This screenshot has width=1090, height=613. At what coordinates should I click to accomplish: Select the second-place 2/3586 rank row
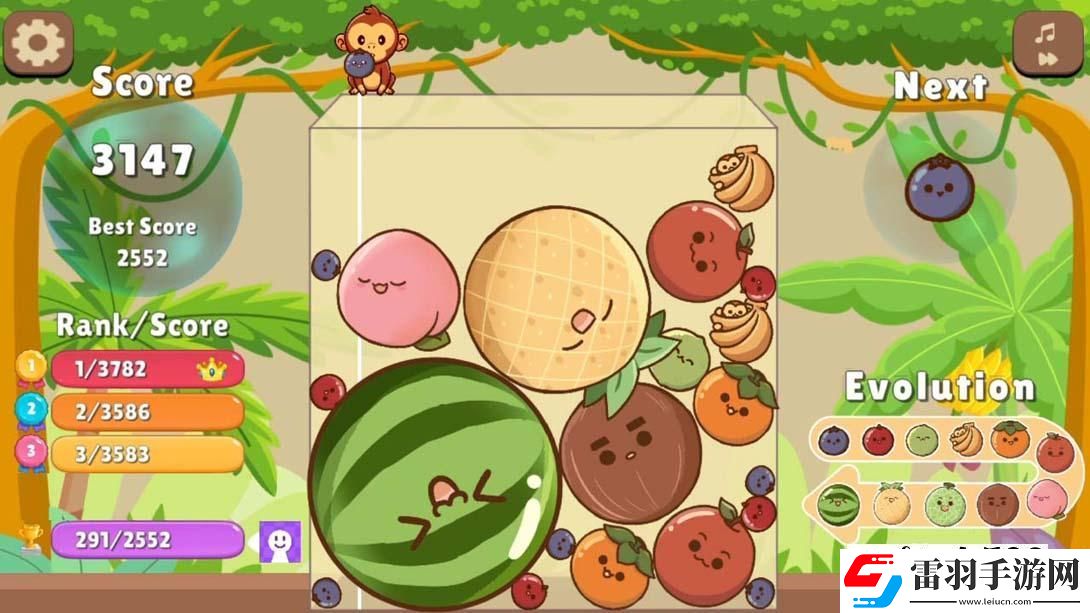click(146, 411)
